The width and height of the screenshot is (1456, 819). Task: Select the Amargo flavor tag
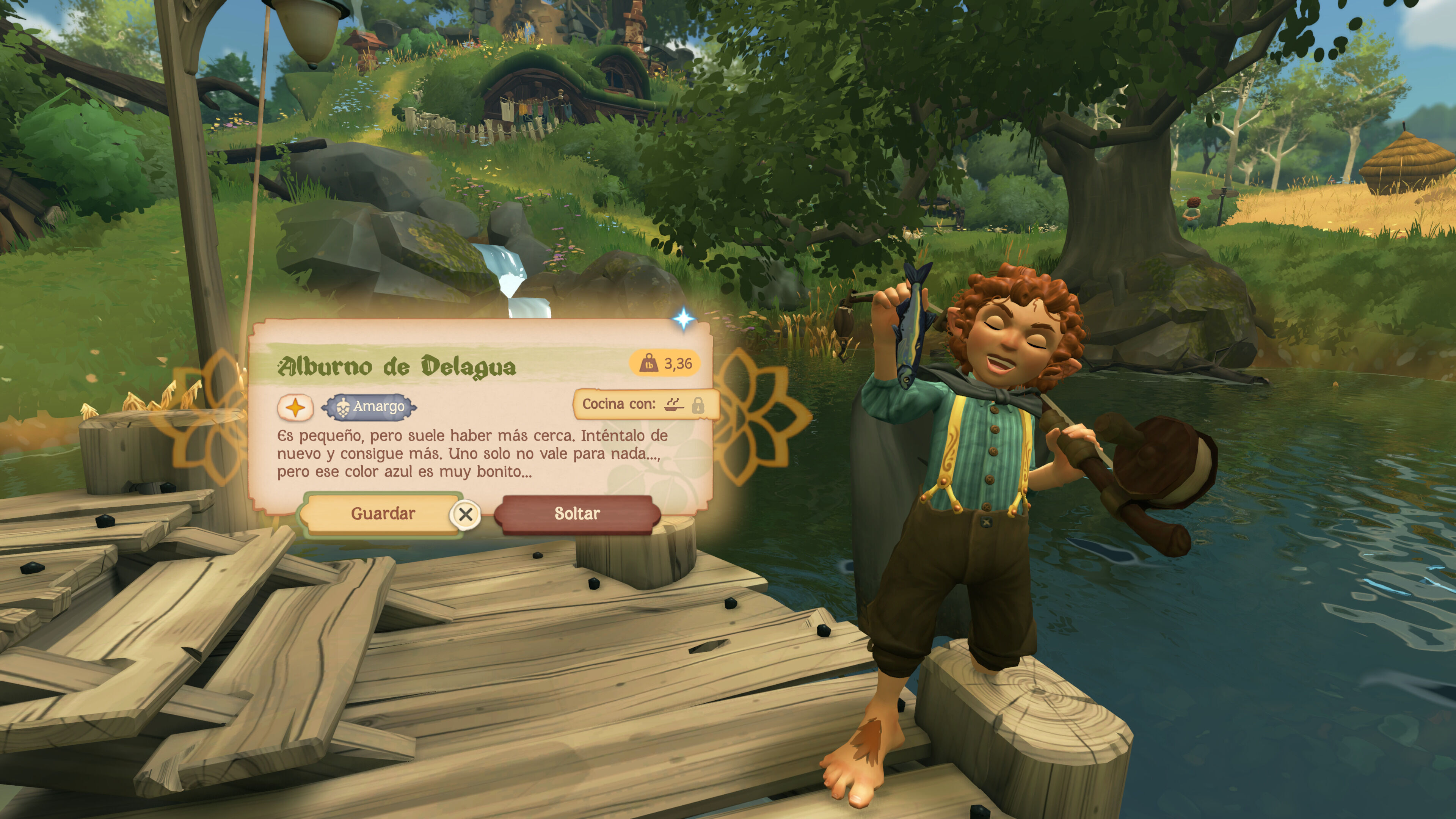point(370,406)
